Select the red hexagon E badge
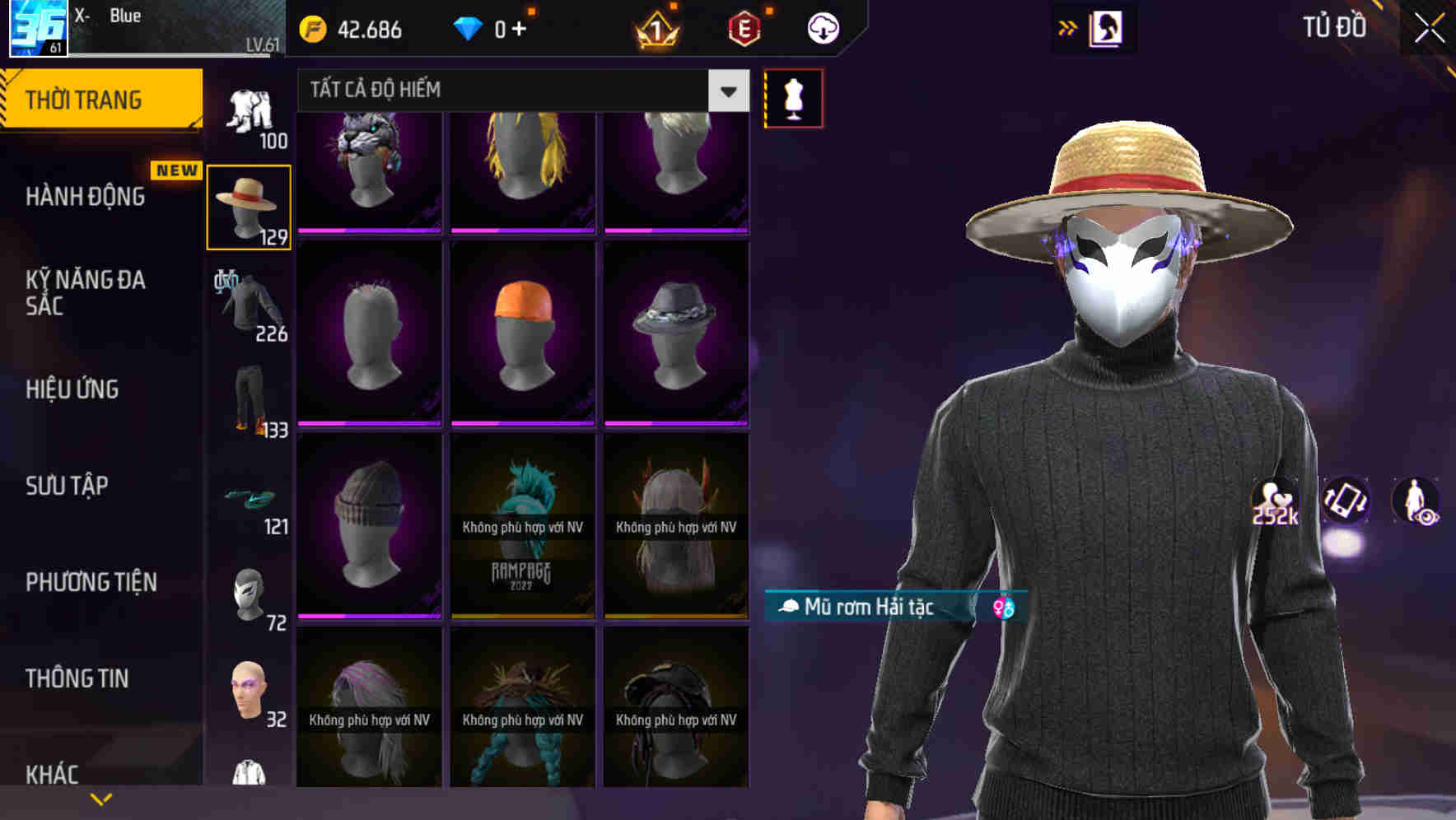The image size is (1456, 820). (744, 28)
